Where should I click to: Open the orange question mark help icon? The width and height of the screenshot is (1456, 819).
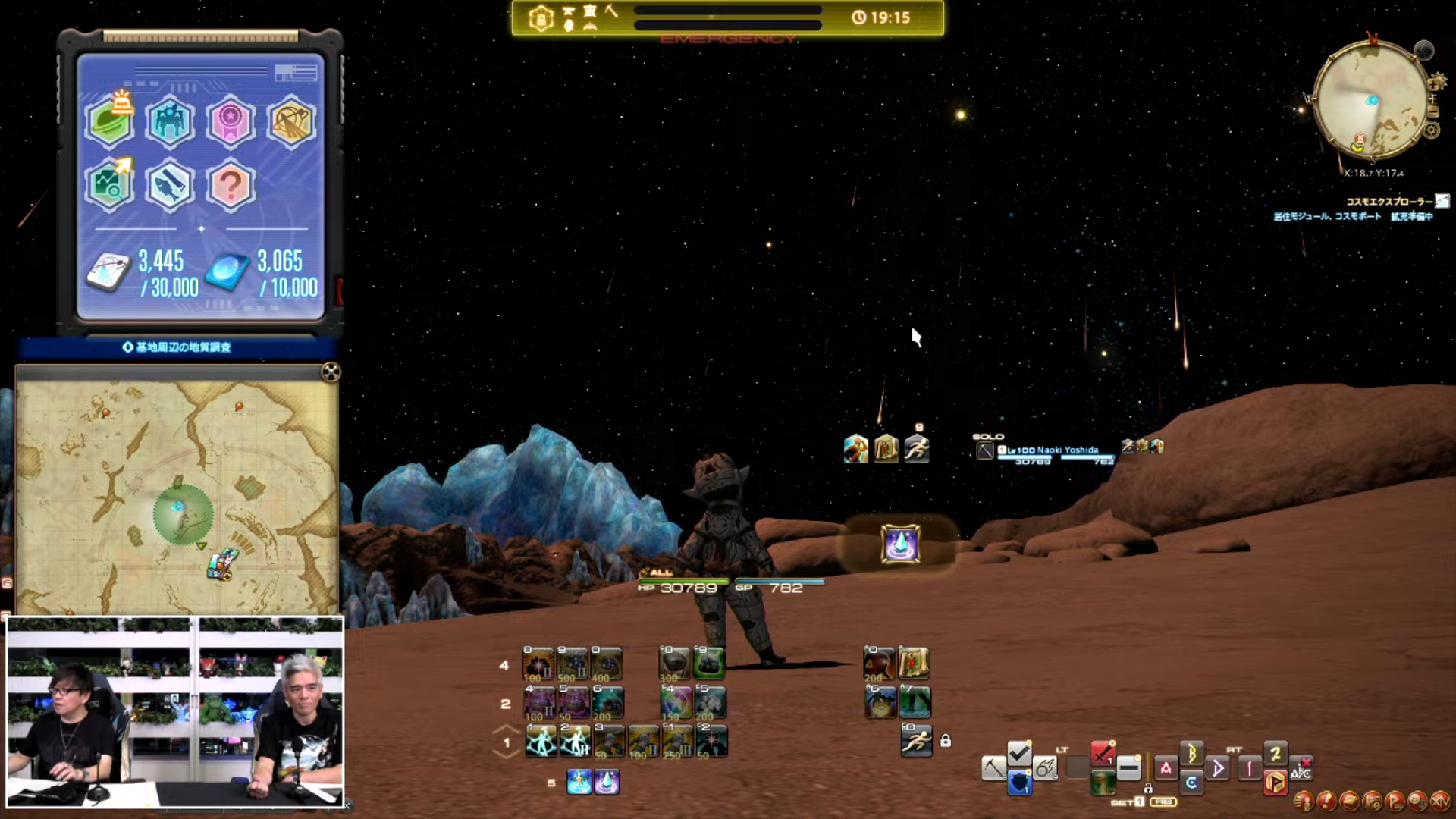[230, 185]
